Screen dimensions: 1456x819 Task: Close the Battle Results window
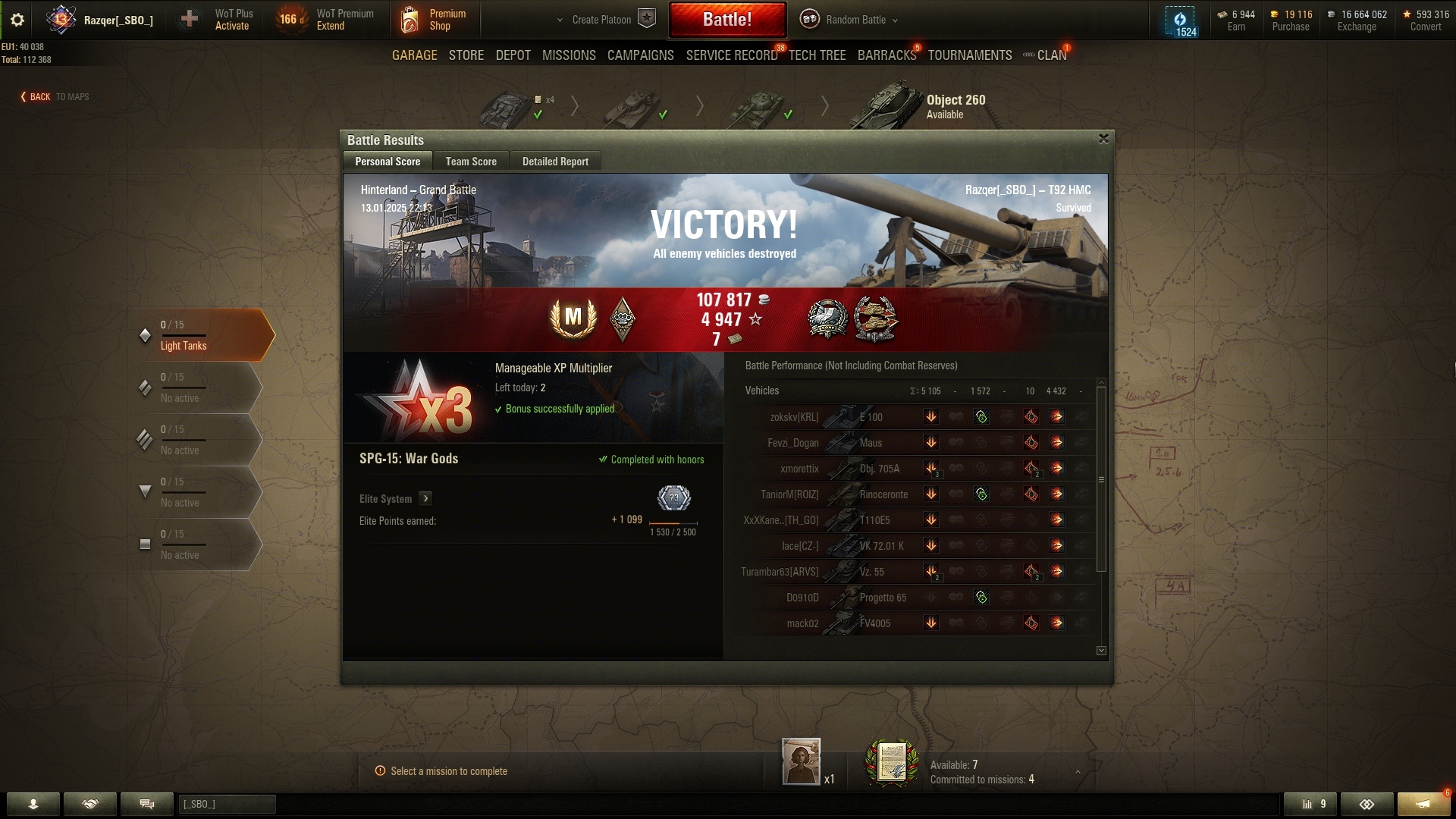point(1103,139)
